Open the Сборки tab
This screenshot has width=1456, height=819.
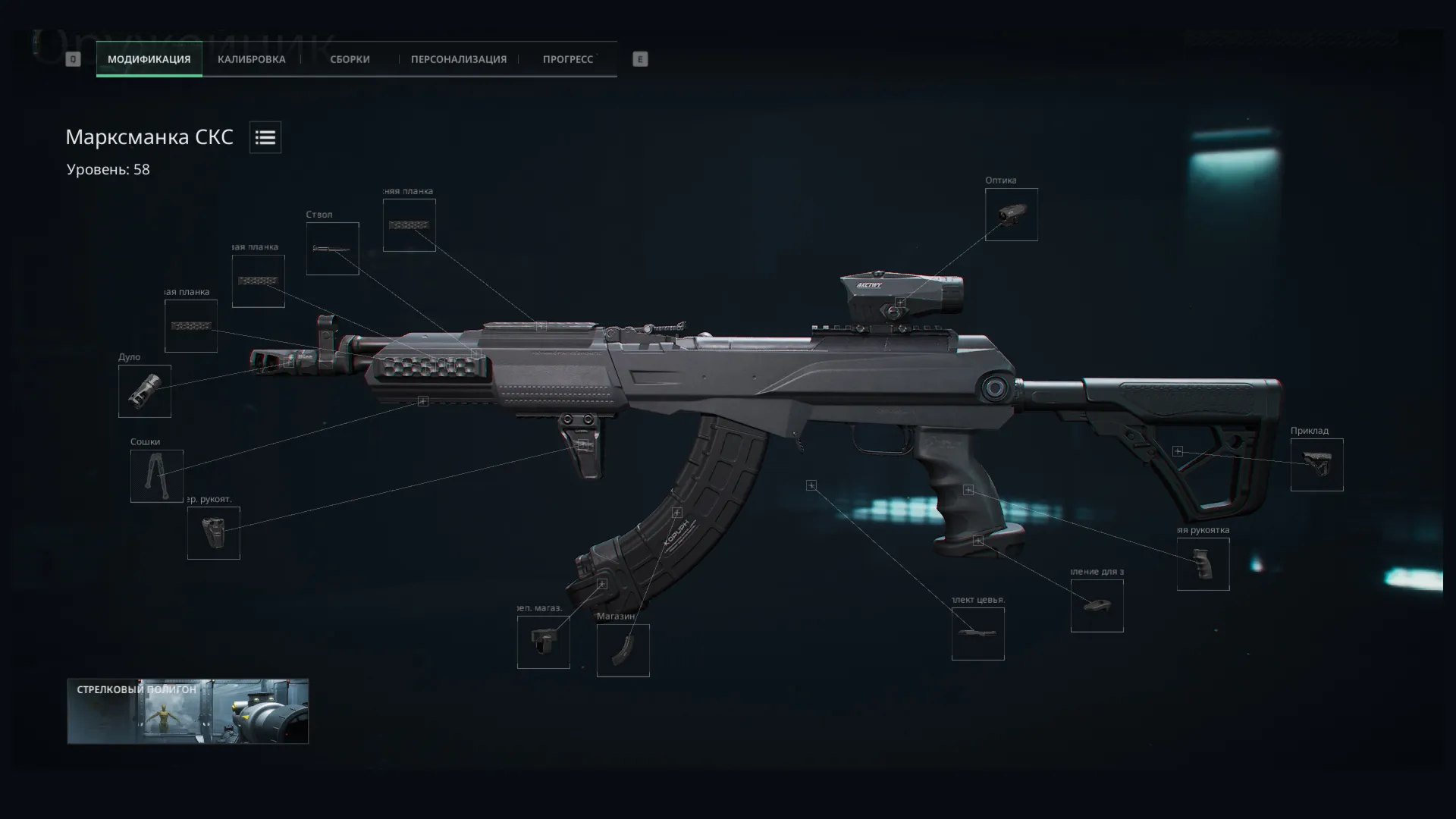coord(350,59)
